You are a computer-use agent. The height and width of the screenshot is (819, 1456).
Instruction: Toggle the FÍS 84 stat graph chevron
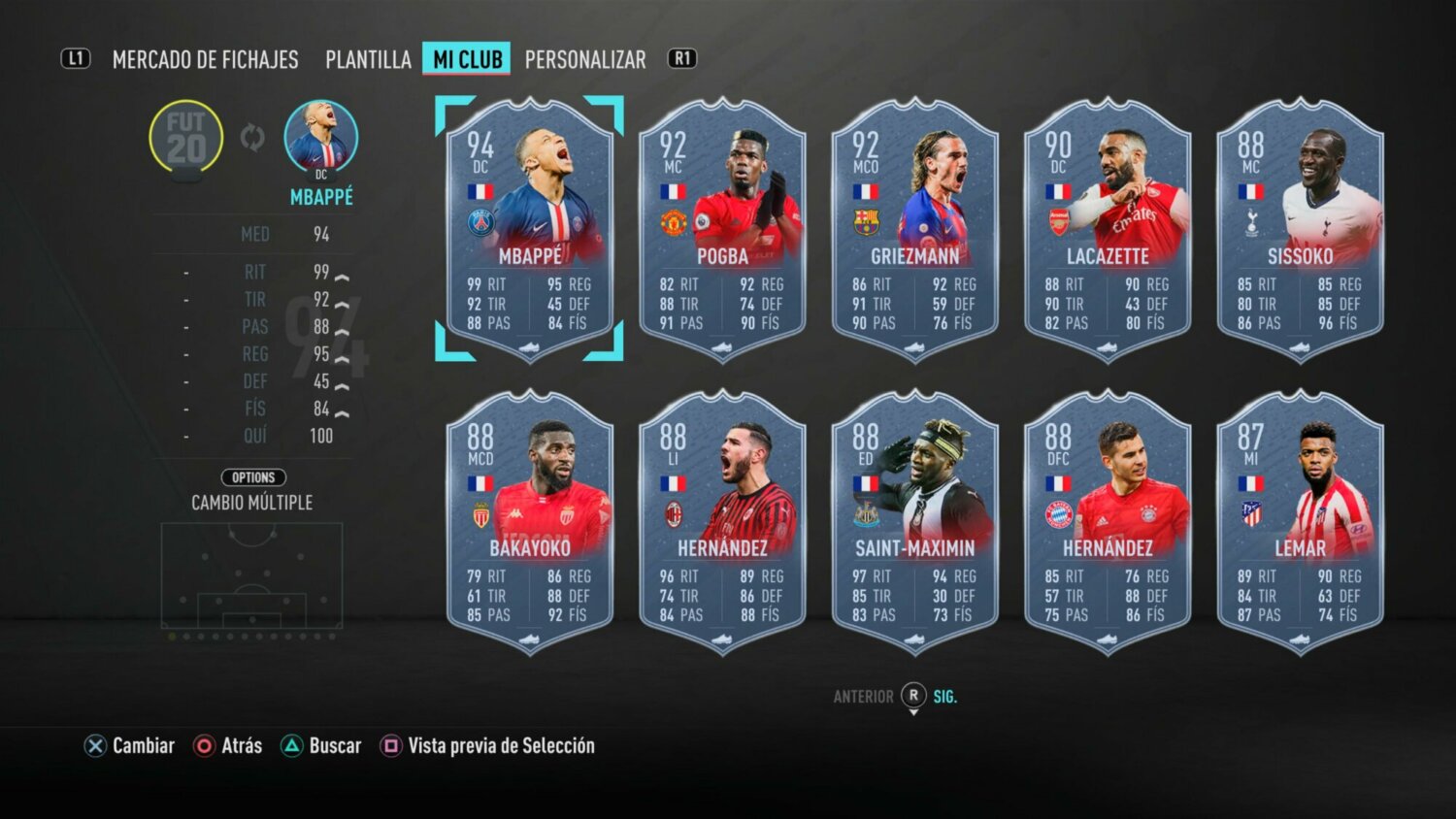pyautogui.click(x=342, y=409)
